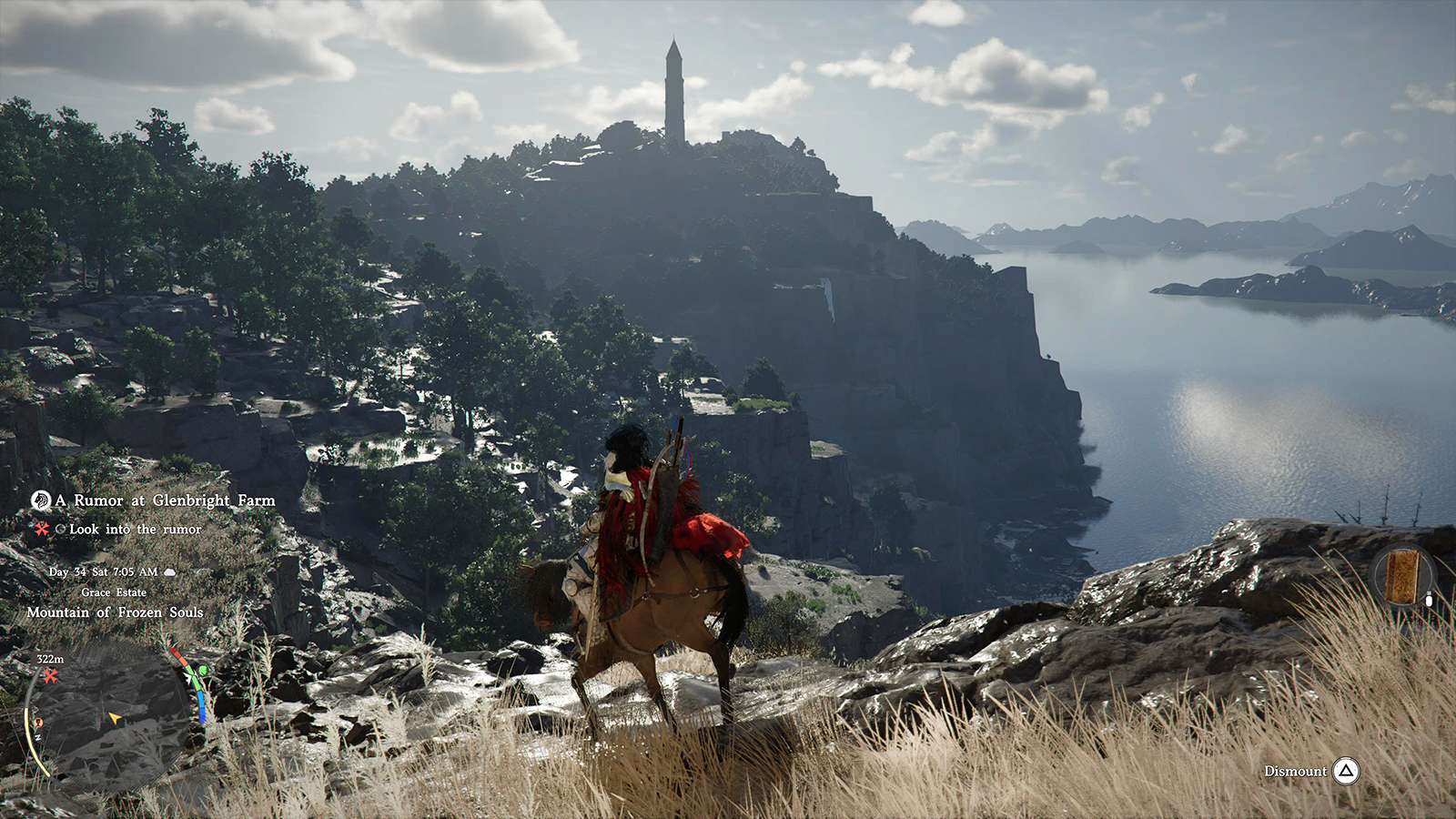Click the red quest marker on the minimap
This screenshot has width=1456, height=819.
pyautogui.click(x=50, y=677)
